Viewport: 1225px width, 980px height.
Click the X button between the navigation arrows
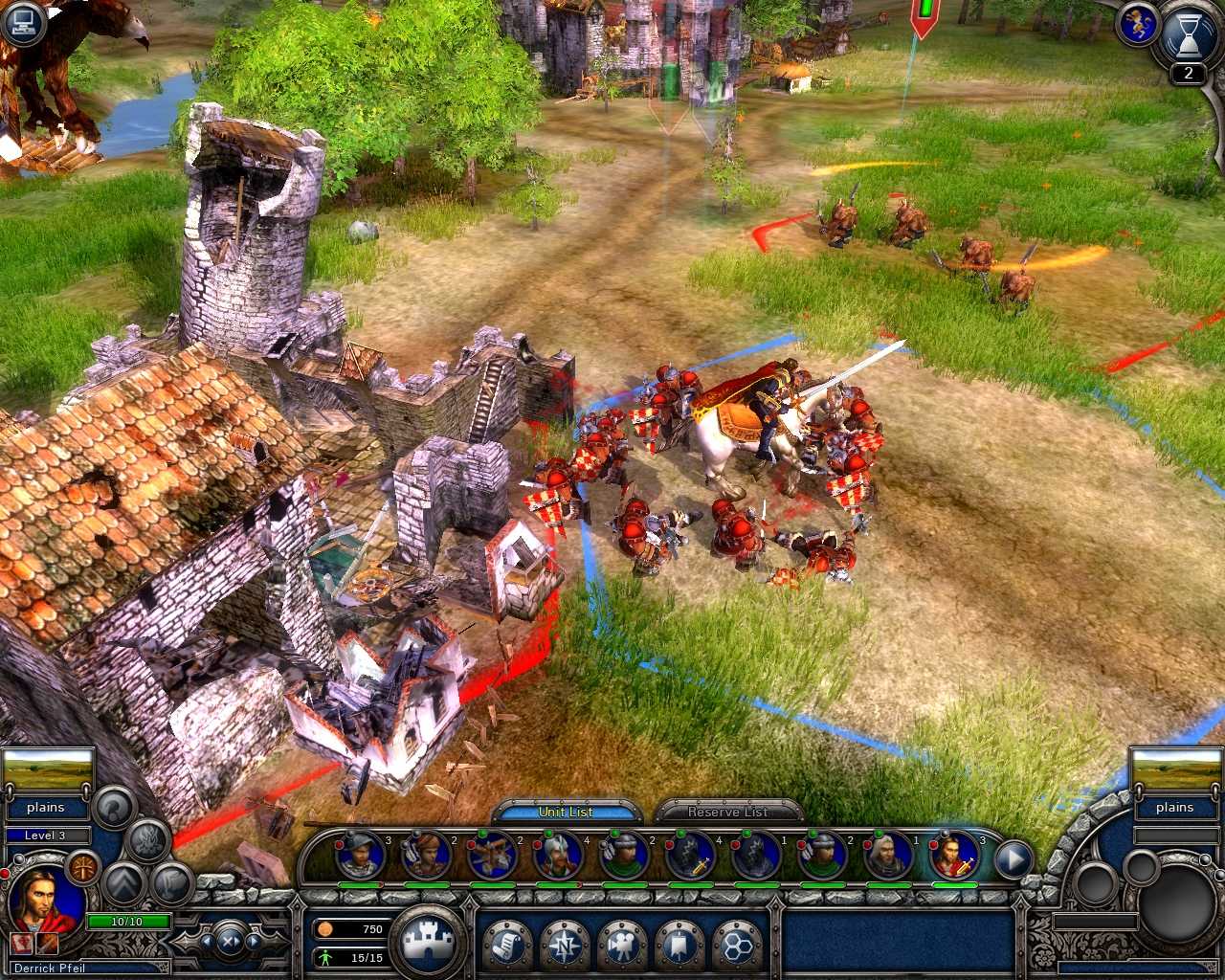point(228,941)
